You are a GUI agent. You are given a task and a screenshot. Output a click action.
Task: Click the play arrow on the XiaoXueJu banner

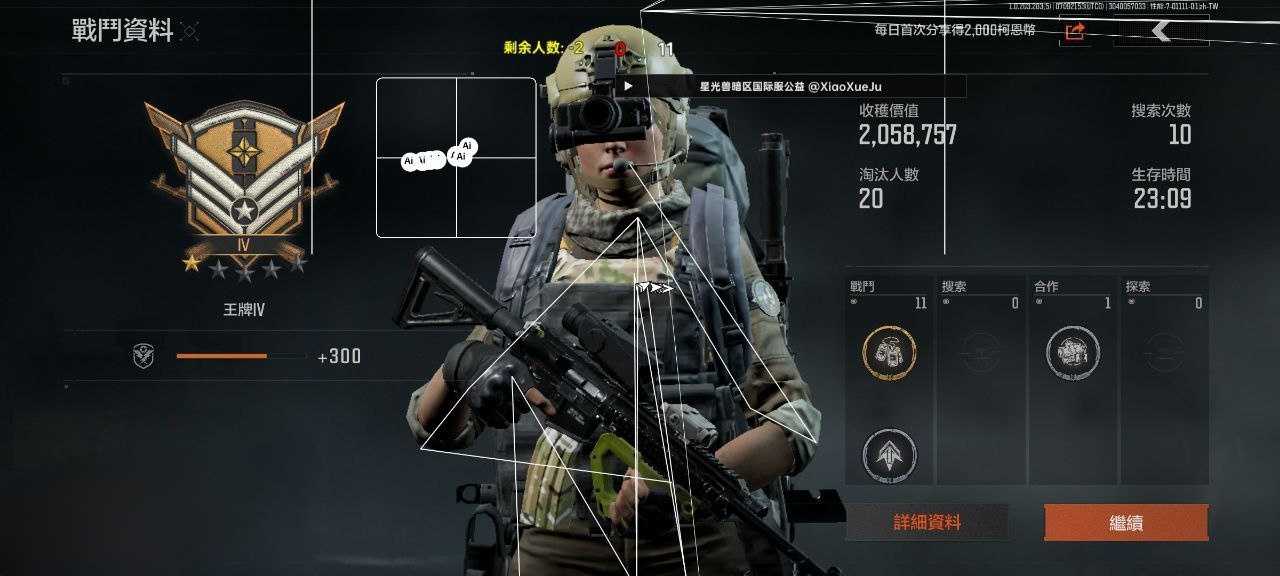[x=628, y=86]
